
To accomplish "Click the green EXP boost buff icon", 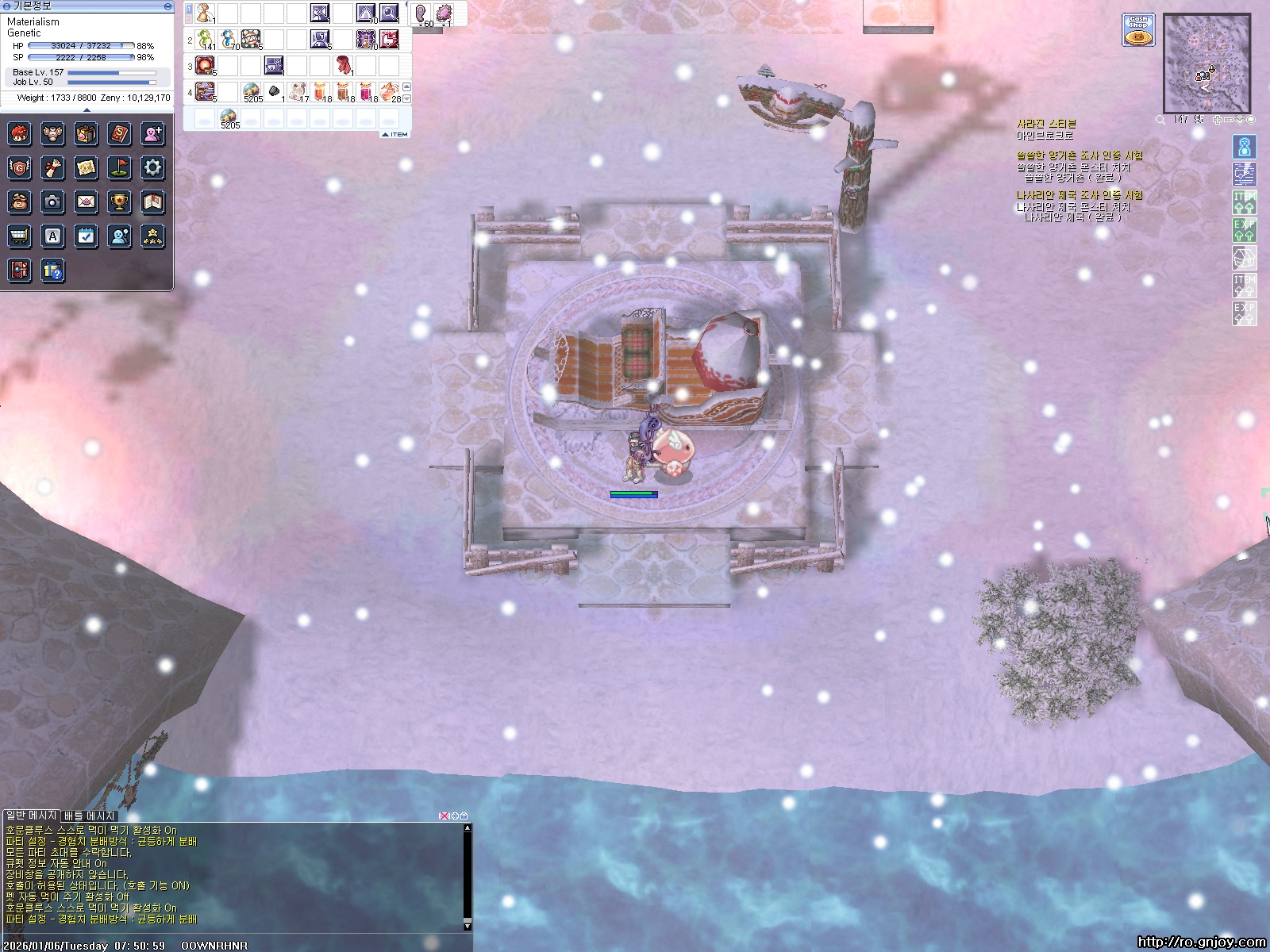I will (x=1244, y=229).
